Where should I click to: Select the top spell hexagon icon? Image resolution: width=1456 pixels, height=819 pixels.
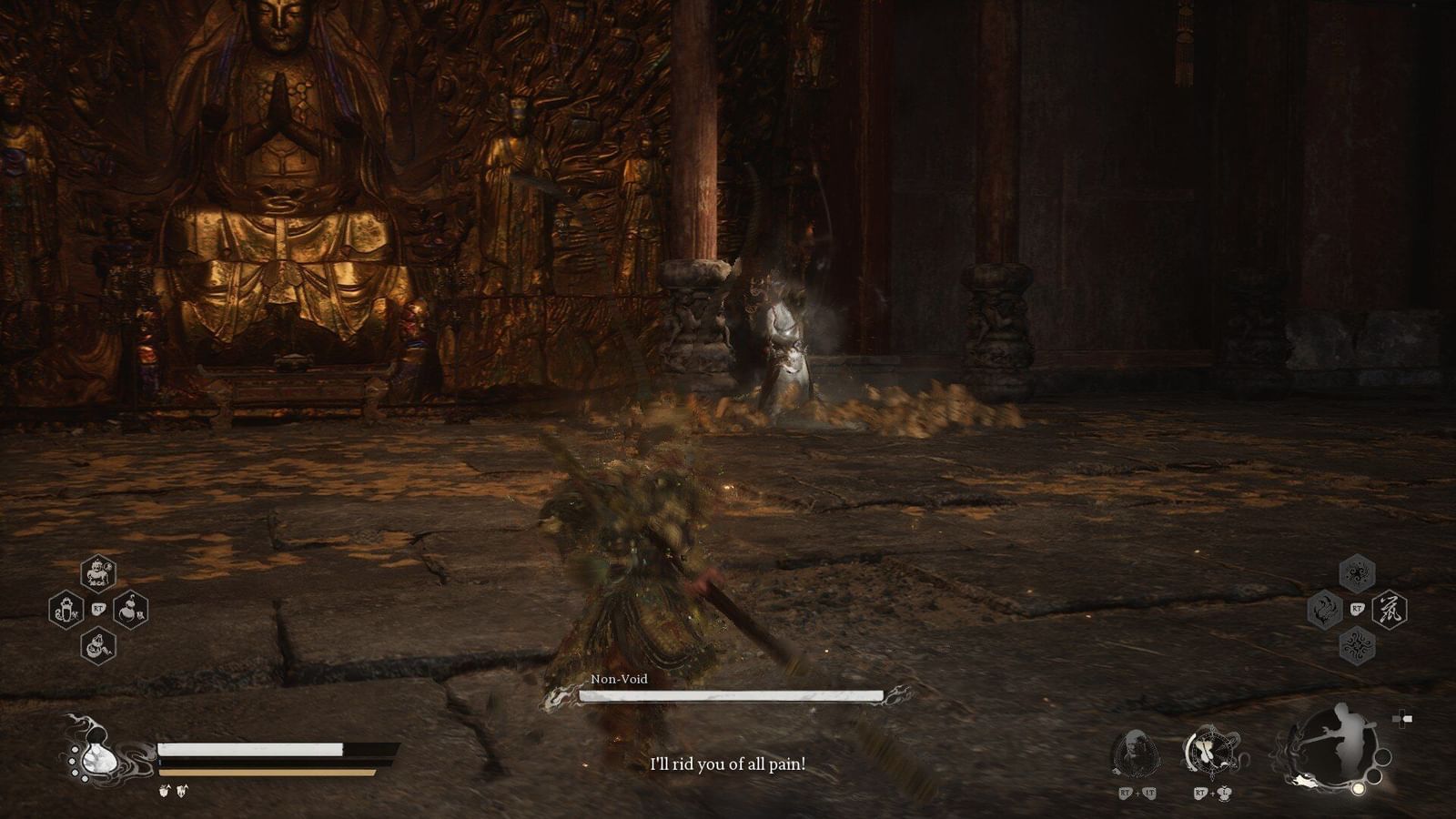click(x=1357, y=571)
